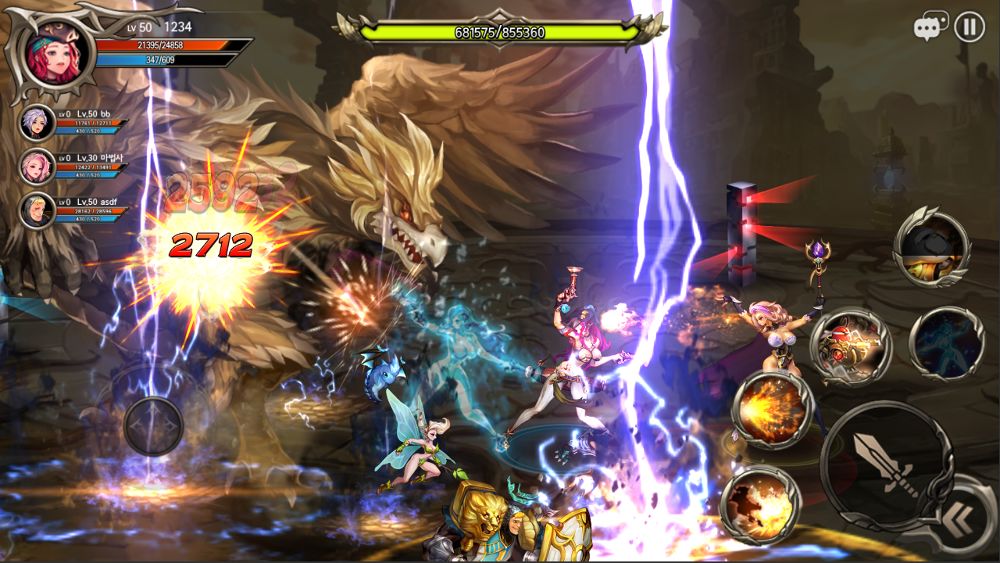Cast the blue spirit summon skill

(947, 343)
